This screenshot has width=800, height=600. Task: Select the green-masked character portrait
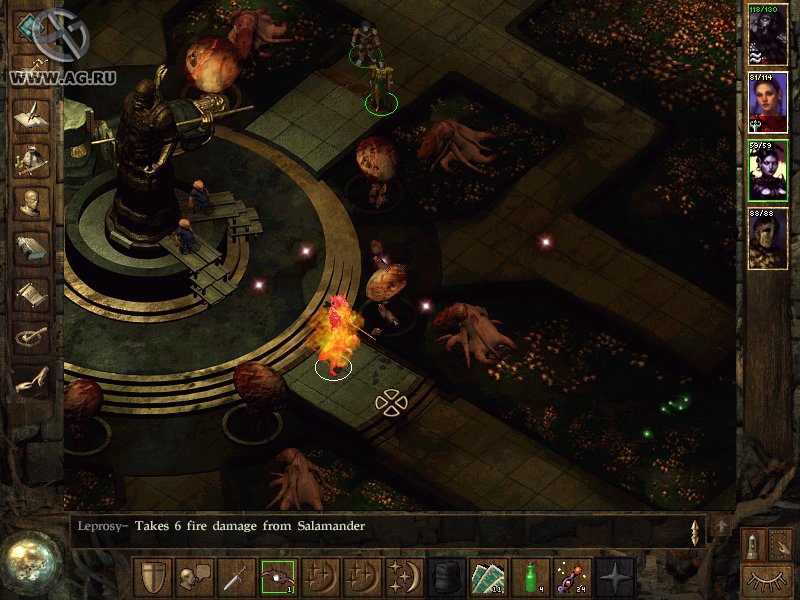(x=768, y=238)
